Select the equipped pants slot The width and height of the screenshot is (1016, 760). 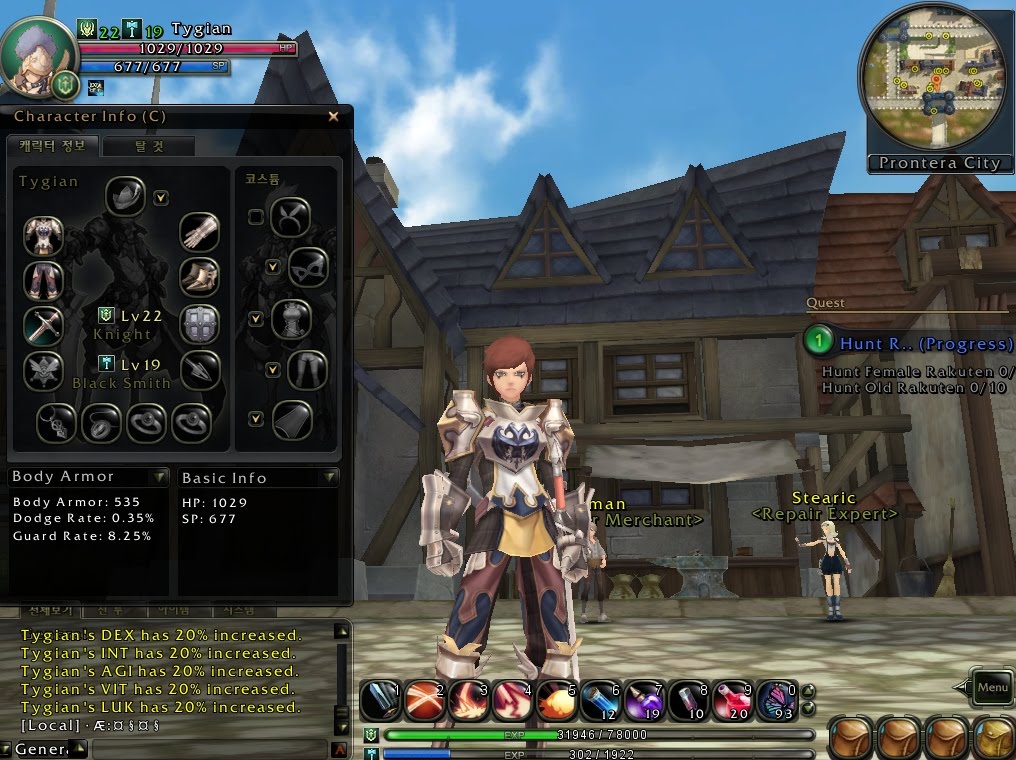pyautogui.click(x=43, y=280)
